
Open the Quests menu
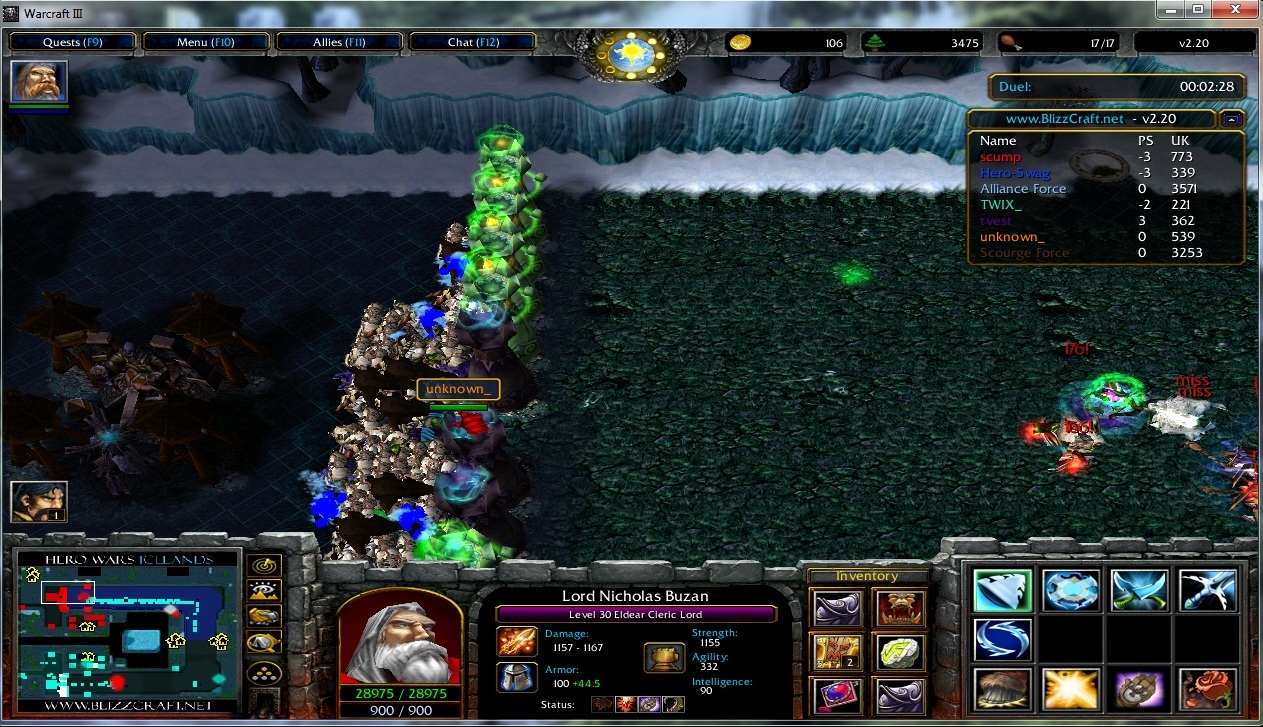(x=72, y=42)
